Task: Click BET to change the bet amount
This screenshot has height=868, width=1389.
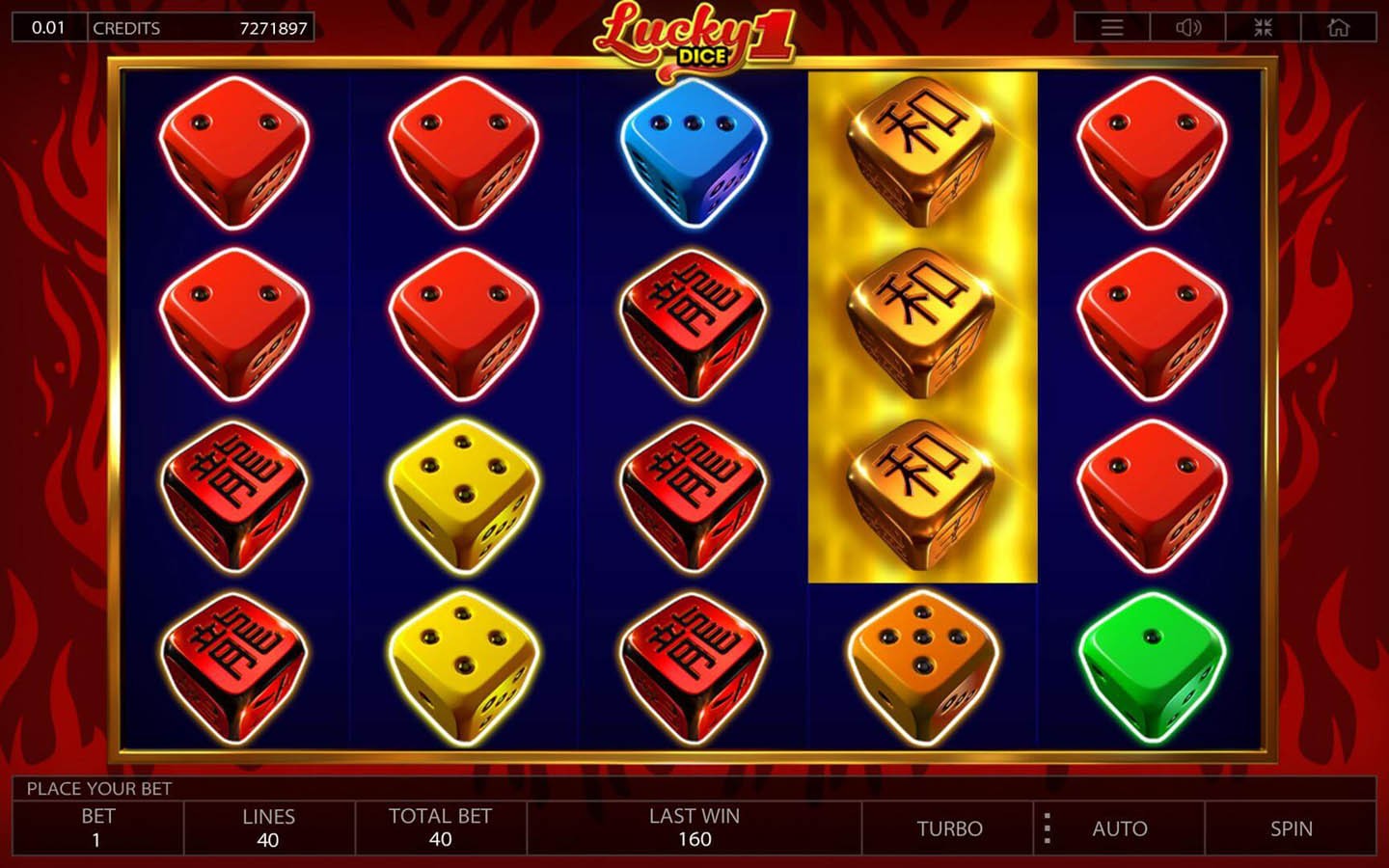Action: pyautogui.click(x=95, y=827)
